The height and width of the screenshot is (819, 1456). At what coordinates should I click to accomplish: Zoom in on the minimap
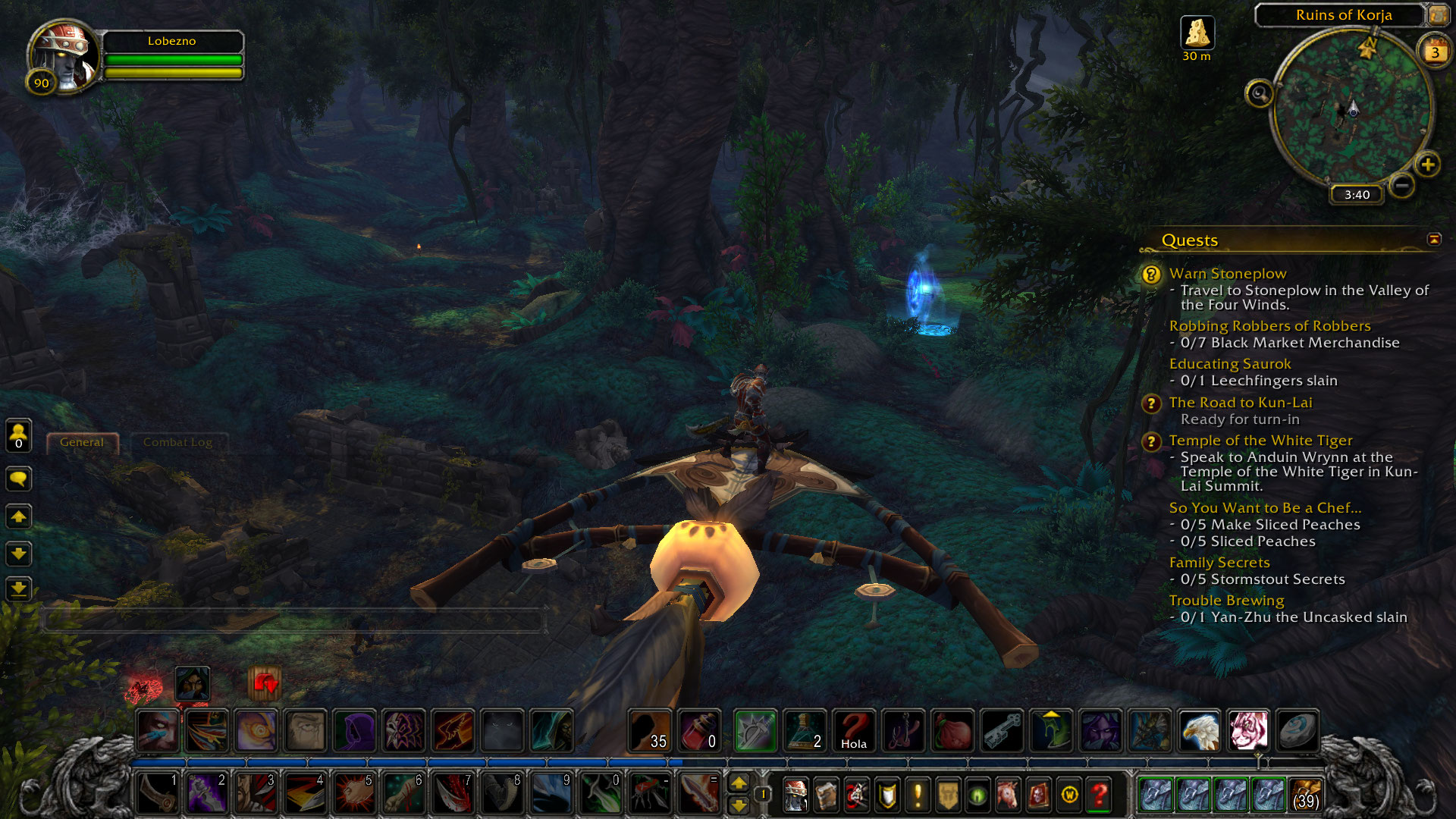pyautogui.click(x=1428, y=165)
